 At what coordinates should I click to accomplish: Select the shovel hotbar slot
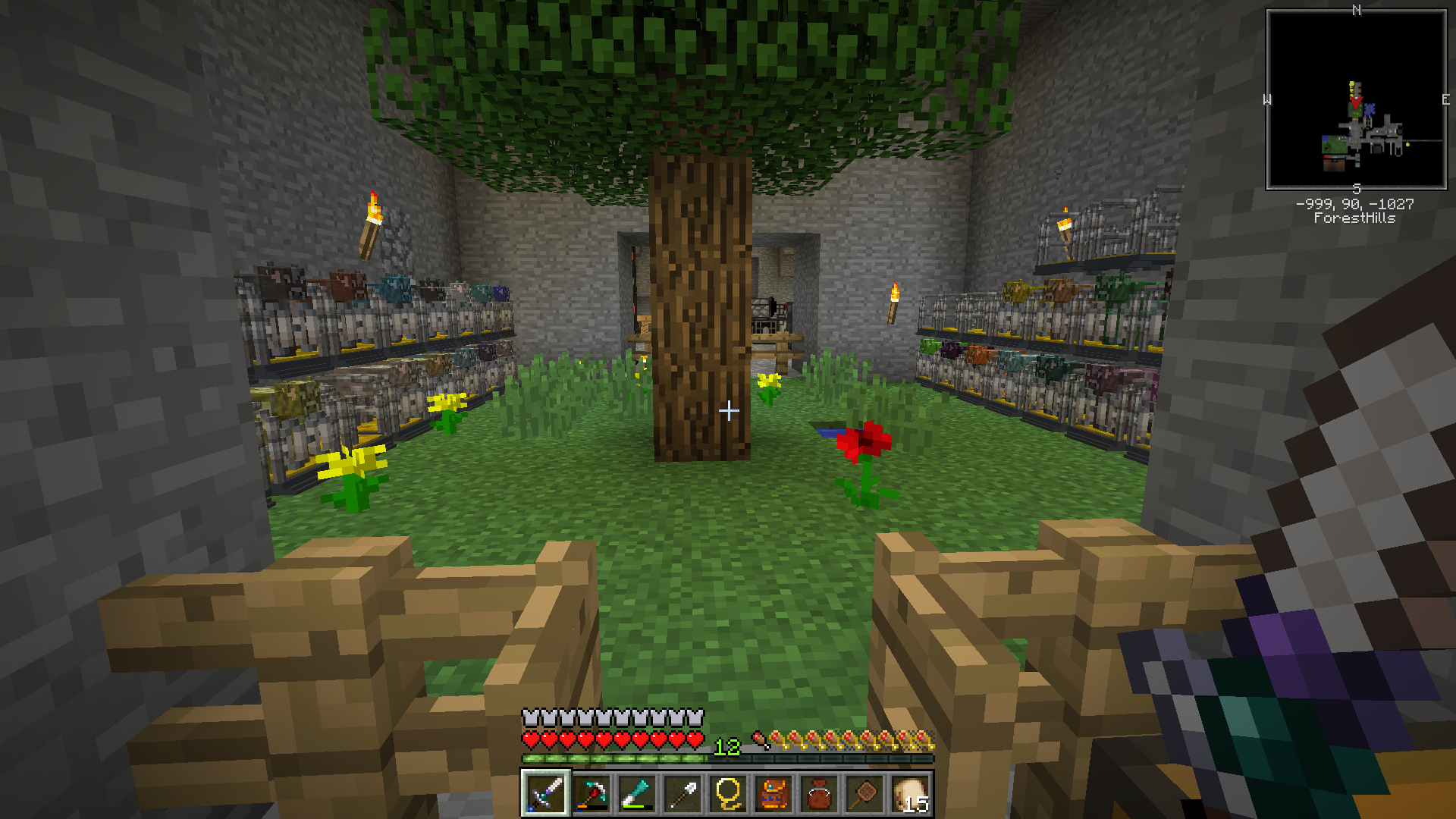click(x=682, y=794)
